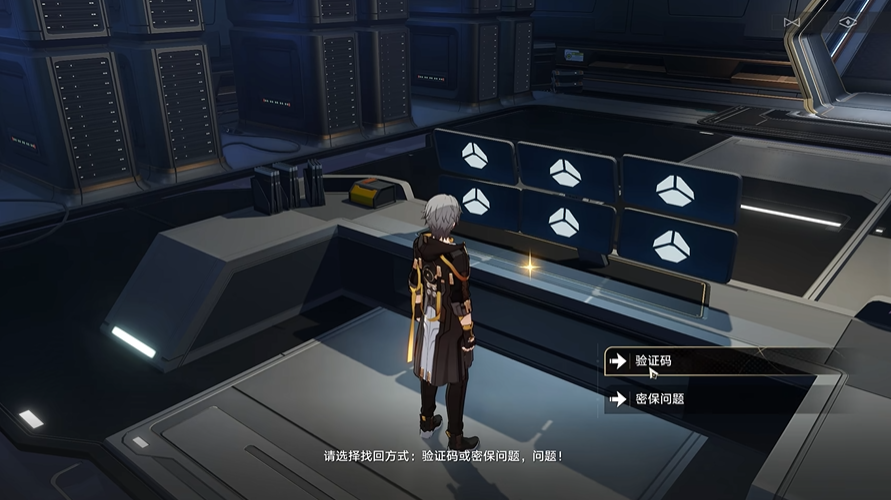Select the 密保问题 dialogue option
This screenshot has height=500, width=891.
click(x=700, y=398)
